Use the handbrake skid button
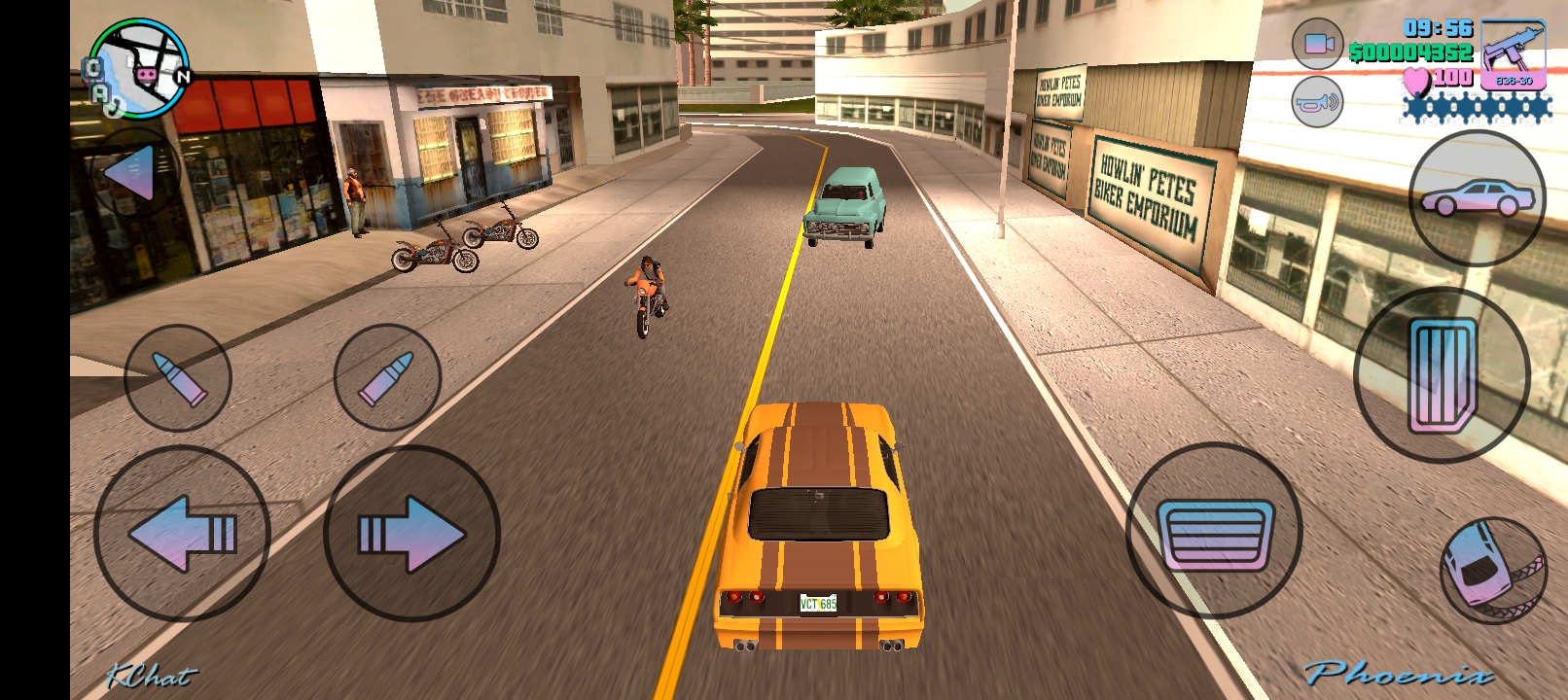This screenshot has width=1568, height=700. [x=1493, y=570]
